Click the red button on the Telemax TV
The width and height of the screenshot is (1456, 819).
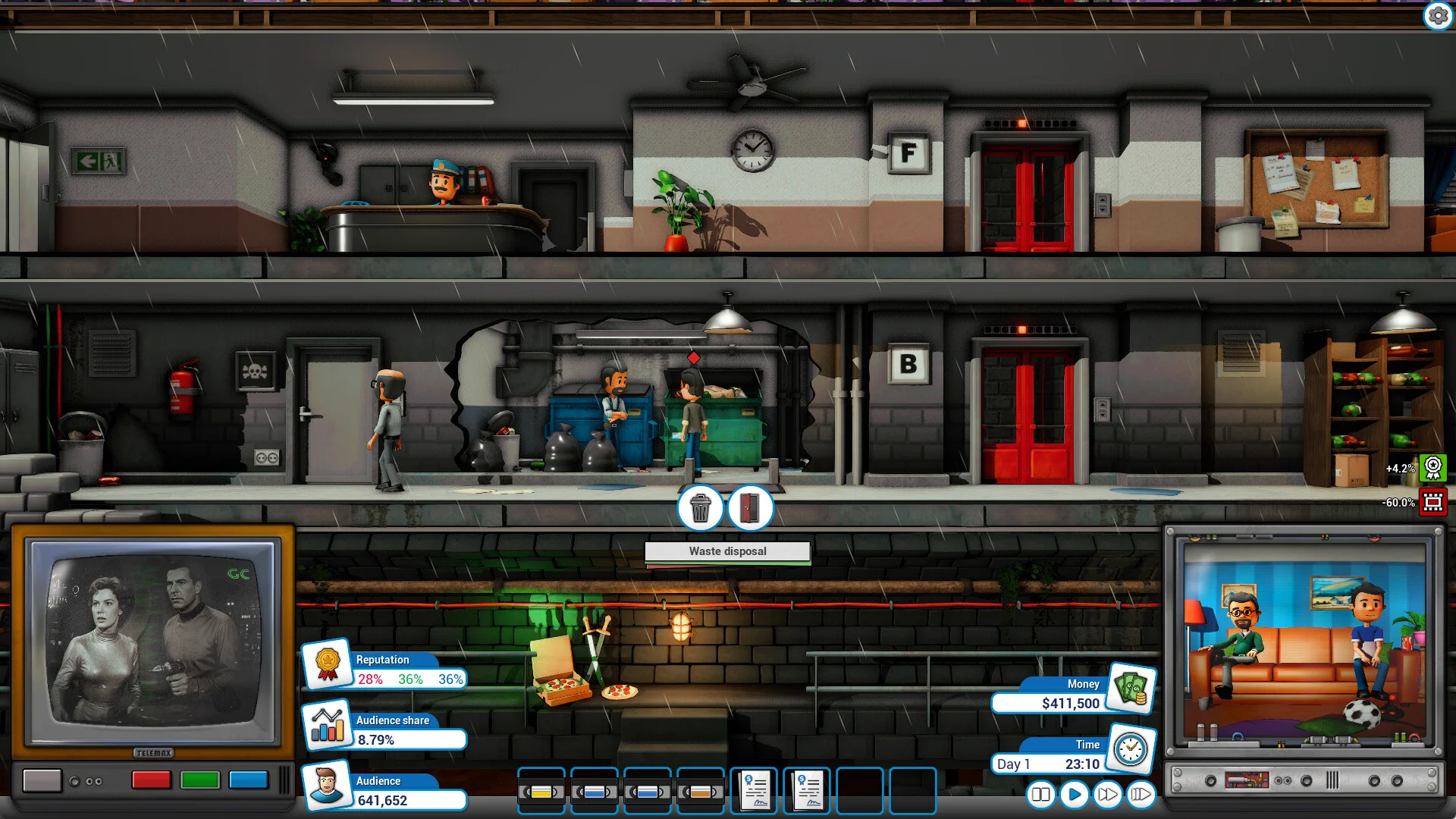point(152,780)
